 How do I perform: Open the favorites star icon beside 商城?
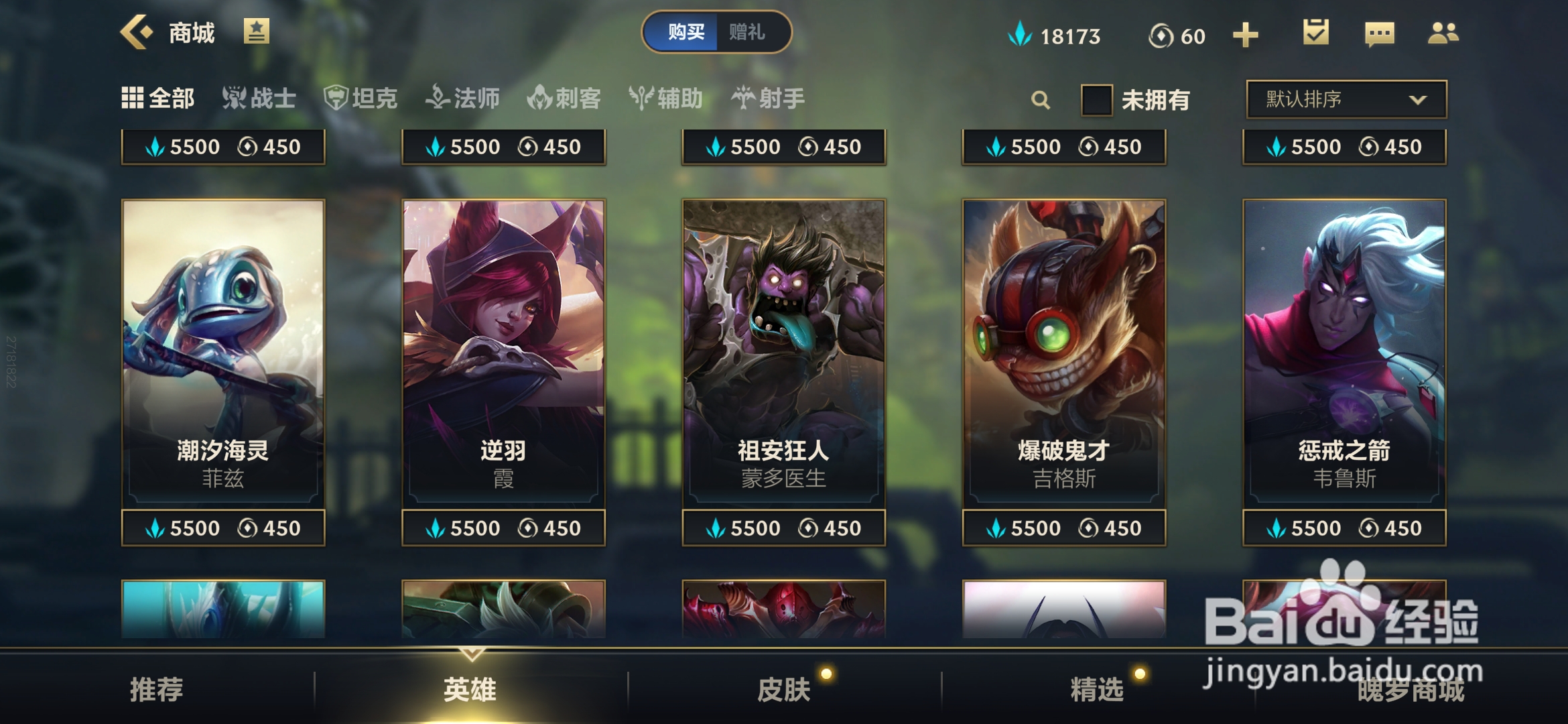coord(257,32)
